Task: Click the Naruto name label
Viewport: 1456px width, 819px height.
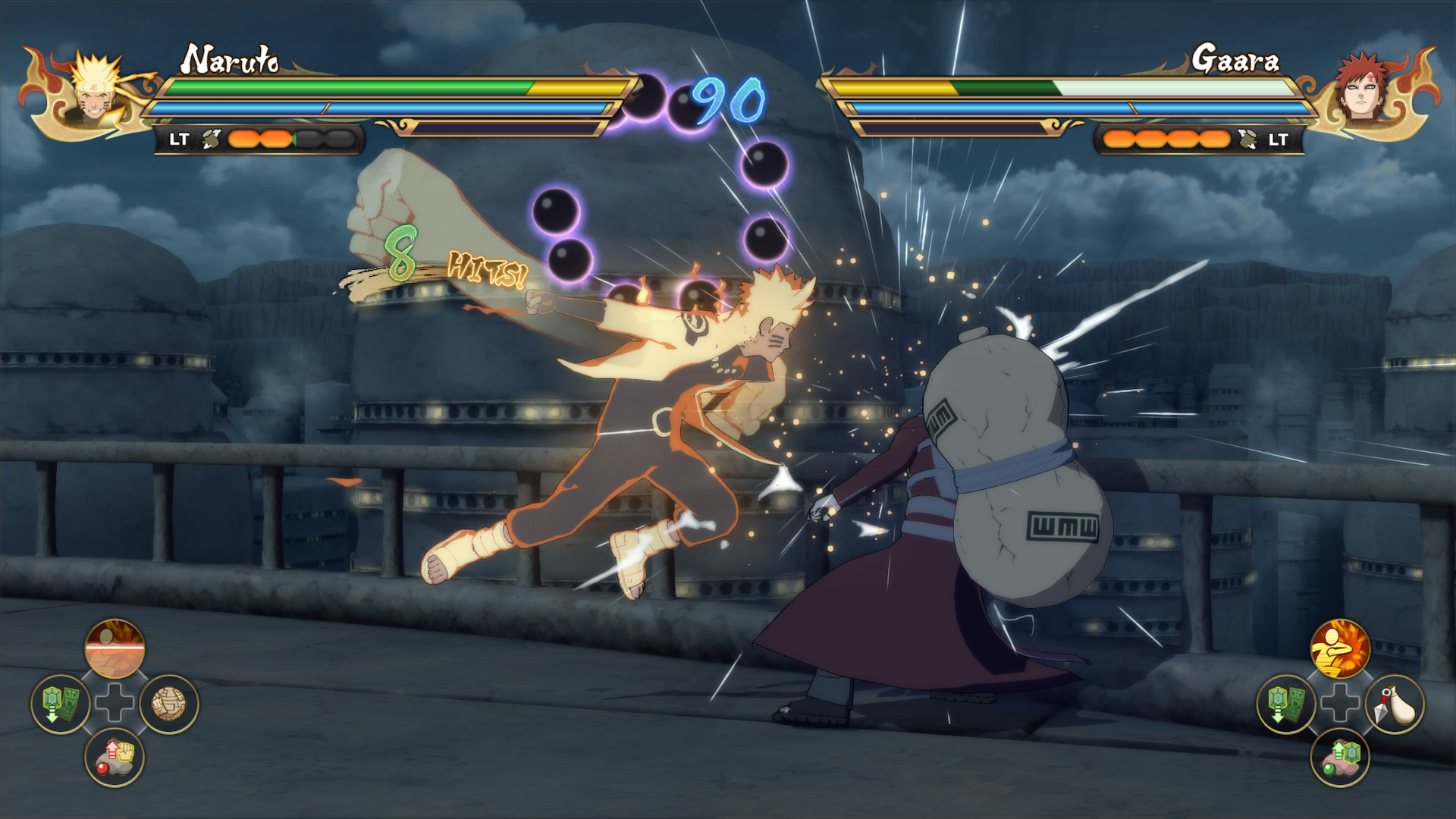Action: click(231, 59)
